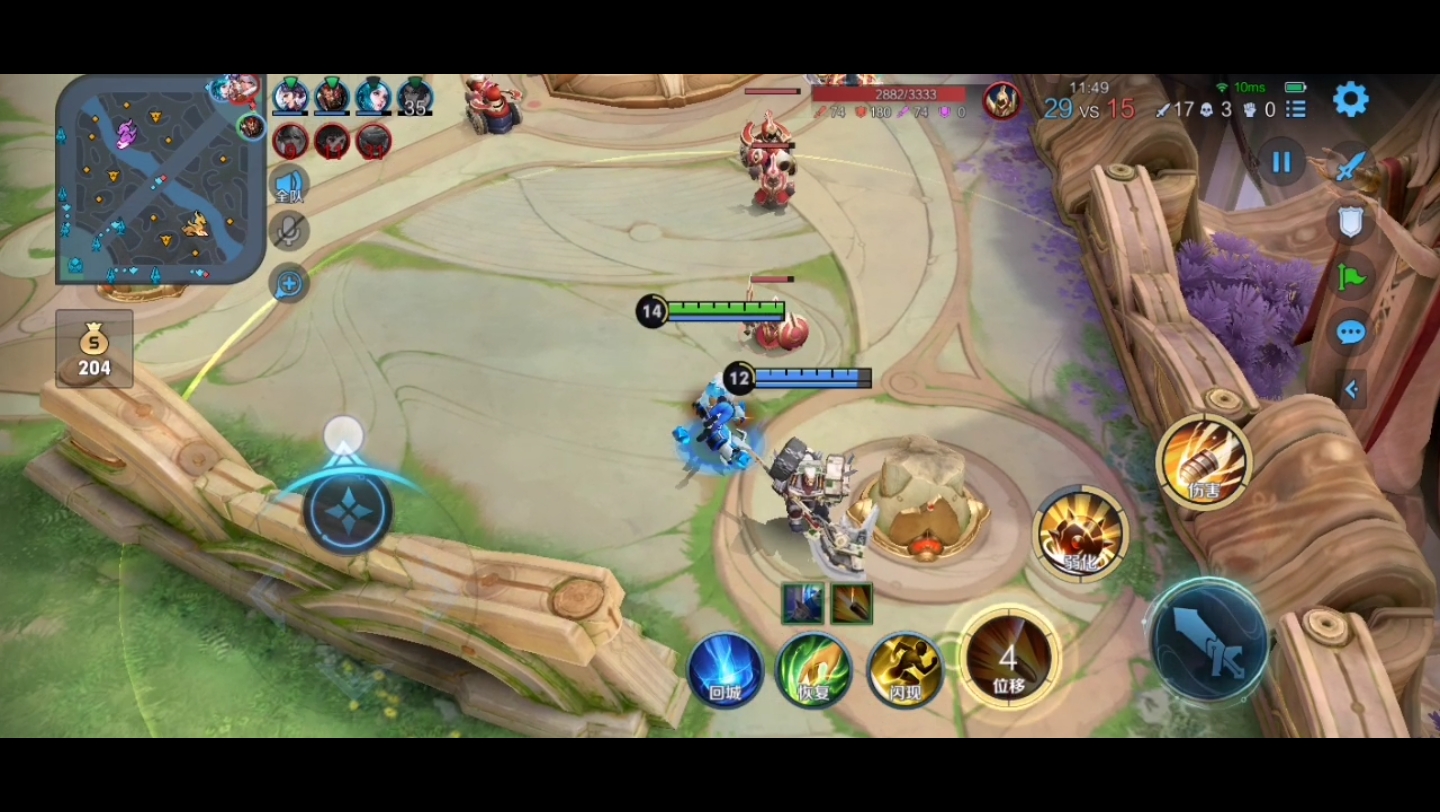1440x812 pixels.
Task: Send the shield defend signal
Action: pyautogui.click(x=1350, y=222)
